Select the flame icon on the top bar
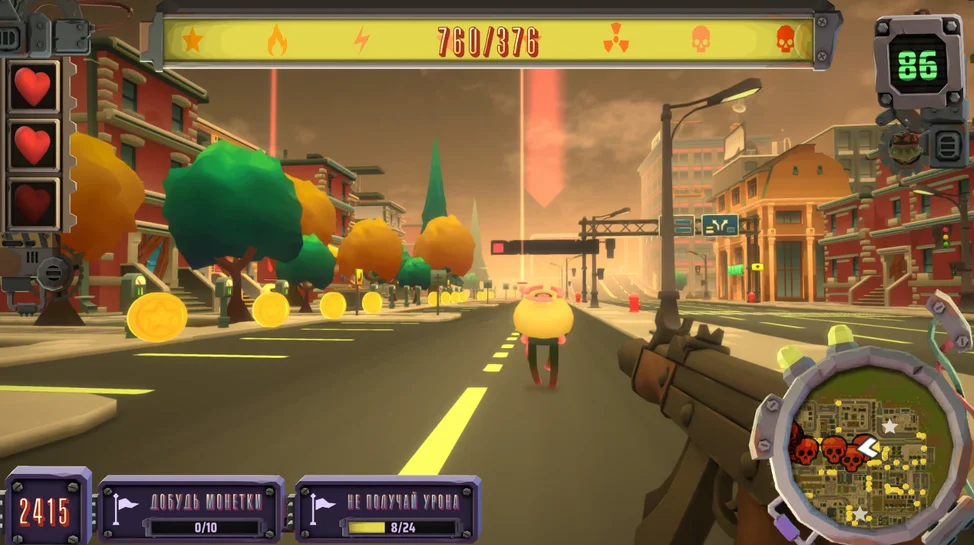The width and height of the screenshot is (974, 545). [x=277, y=40]
